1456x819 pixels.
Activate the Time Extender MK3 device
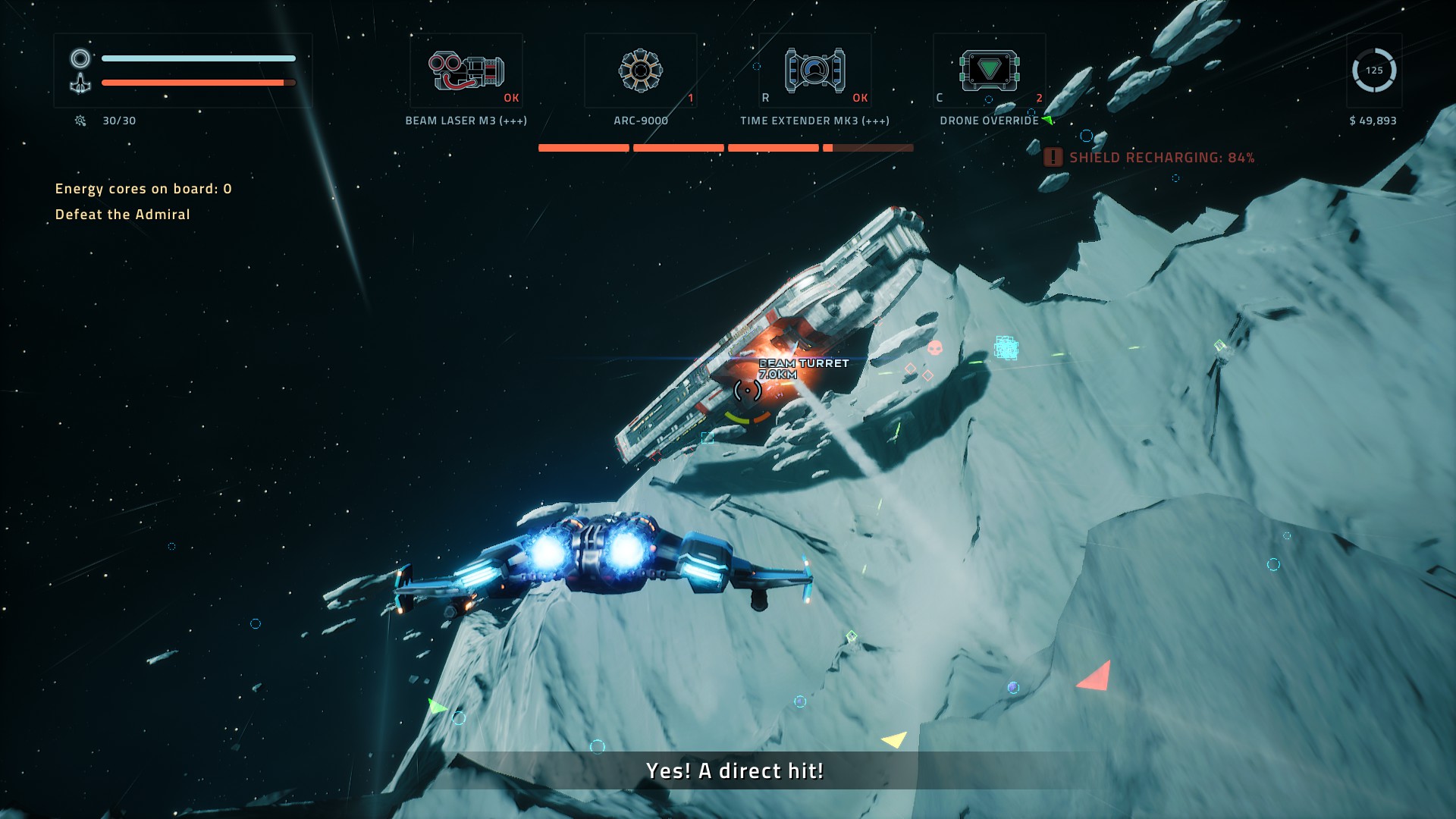pos(815,71)
